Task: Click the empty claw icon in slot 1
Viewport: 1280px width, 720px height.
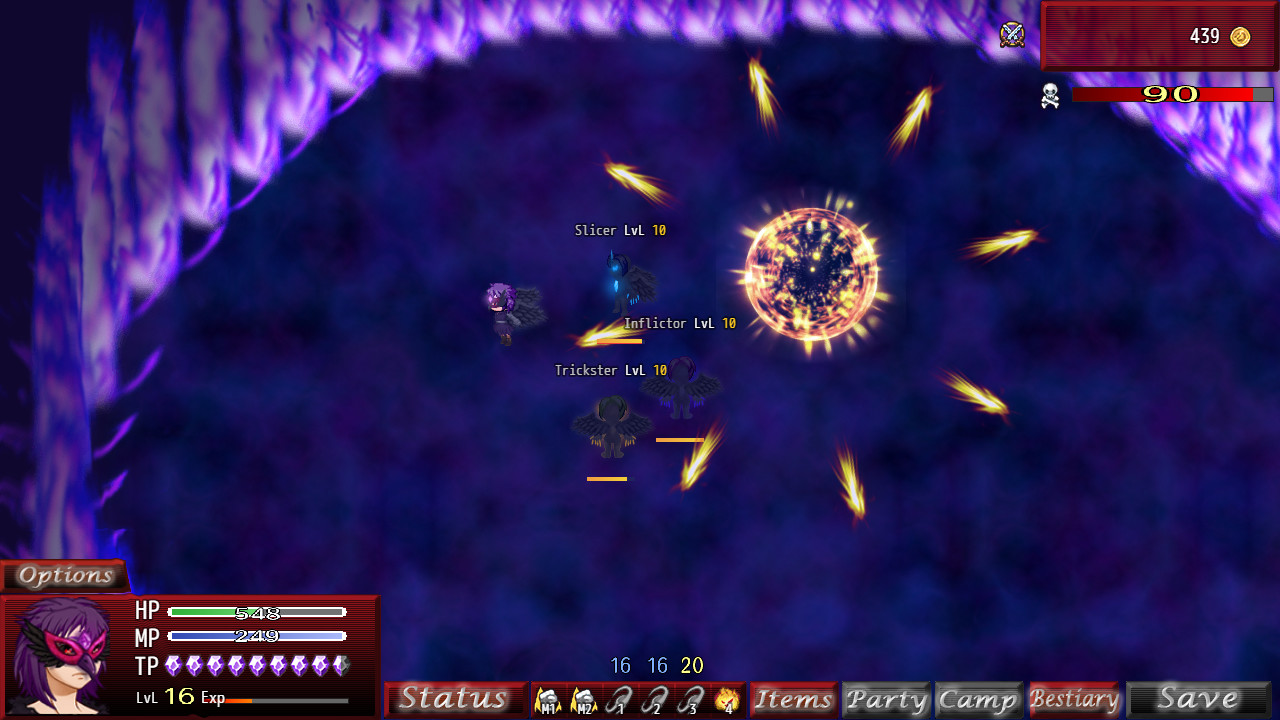Action: [619, 700]
